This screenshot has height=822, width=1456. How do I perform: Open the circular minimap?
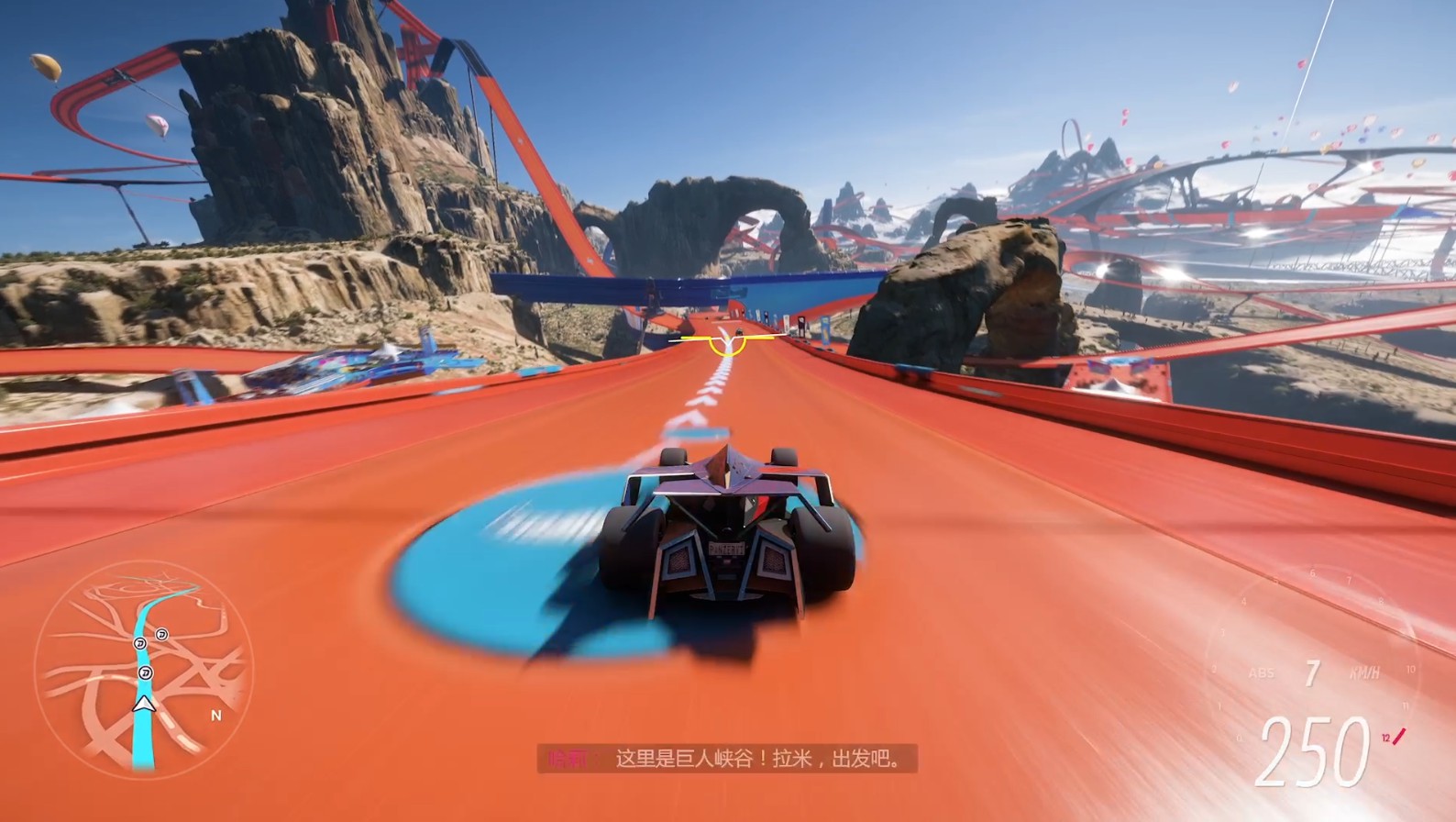tap(143, 670)
